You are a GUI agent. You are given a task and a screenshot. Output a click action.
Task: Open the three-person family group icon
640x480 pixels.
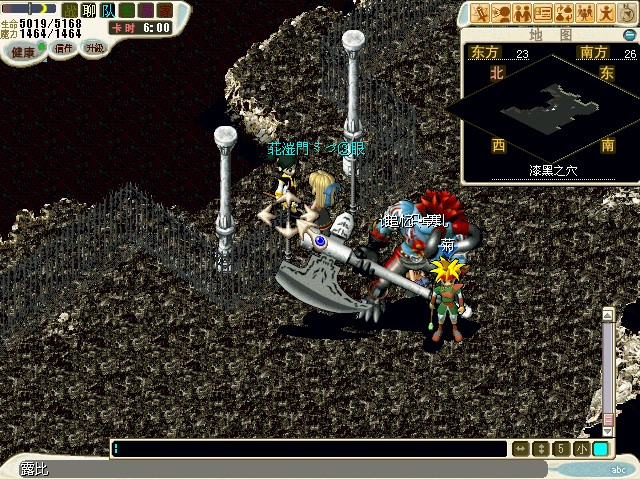click(586, 13)
